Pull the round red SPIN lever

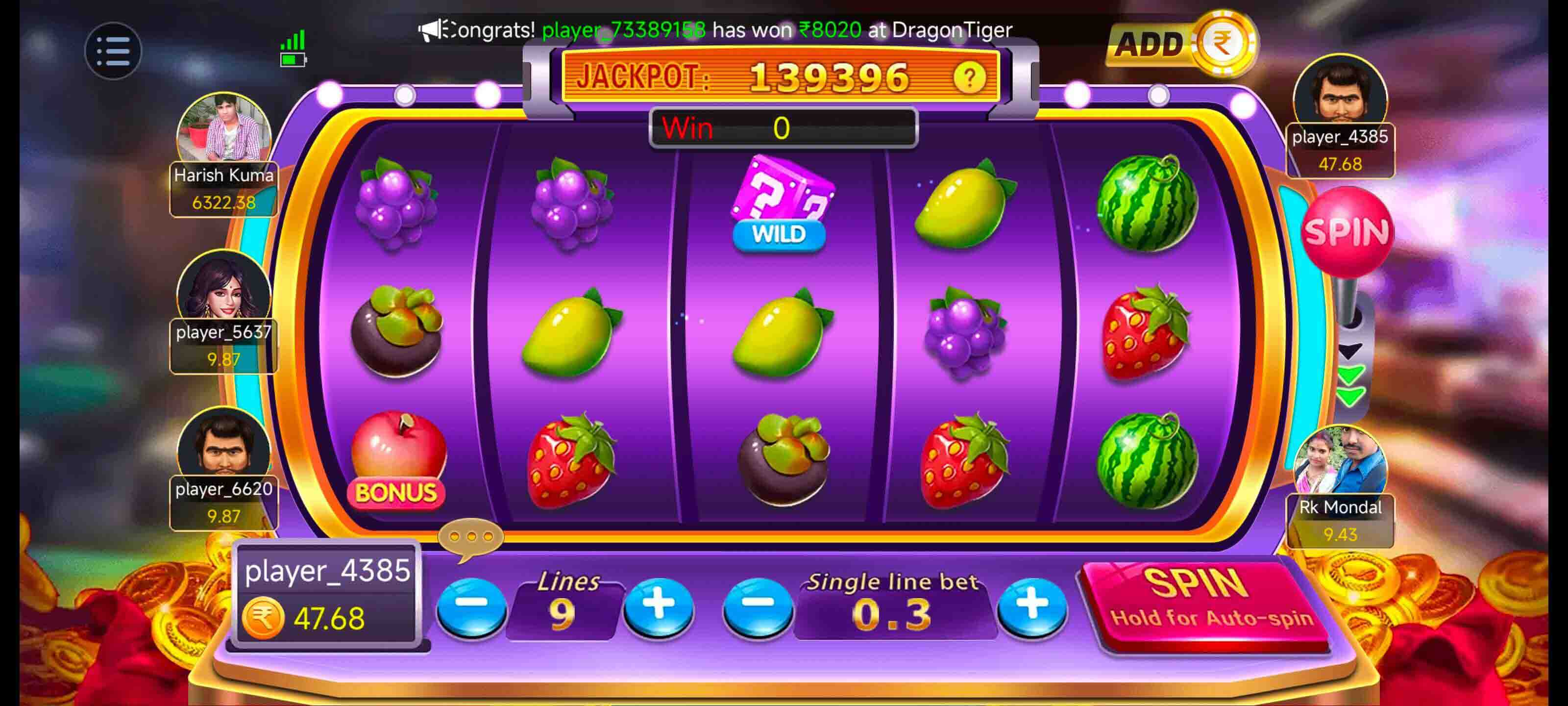click(1347, 231)
